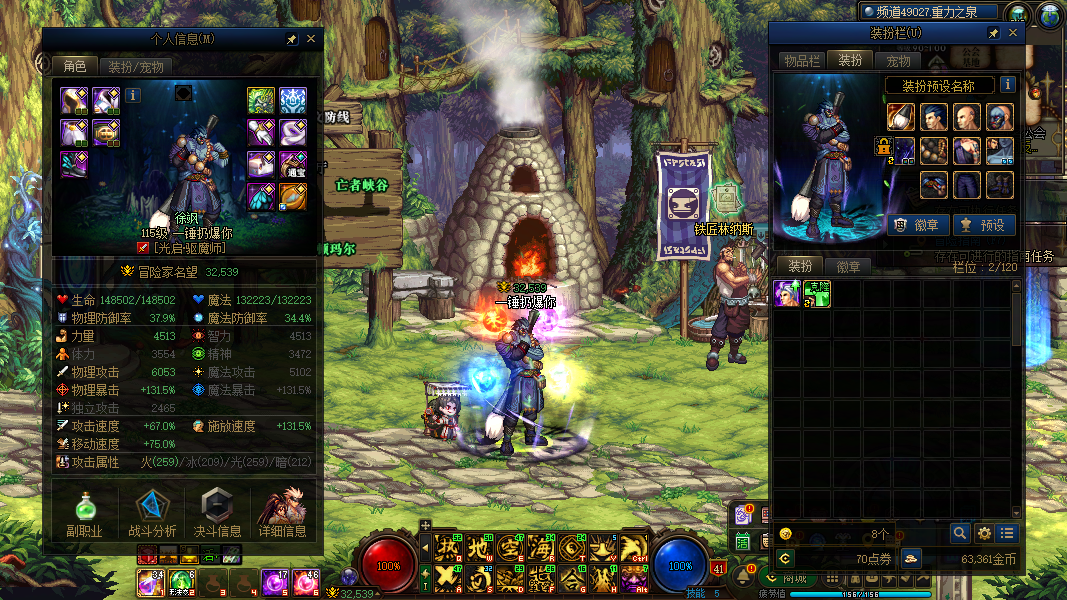Switch to the 宠物 pet tab
1067x600 pixels.
click(x=898, y=61)
